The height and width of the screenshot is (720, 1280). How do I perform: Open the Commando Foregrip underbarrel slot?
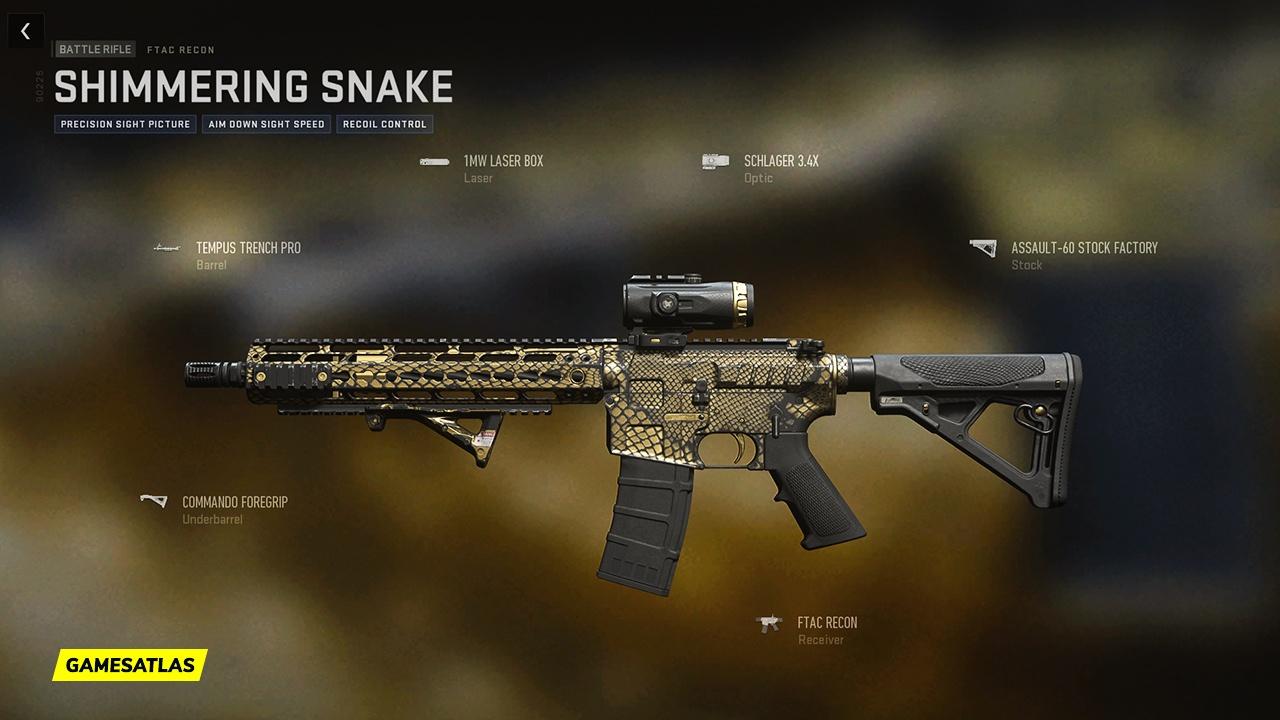pyautogui.click(x=234, y=503)
